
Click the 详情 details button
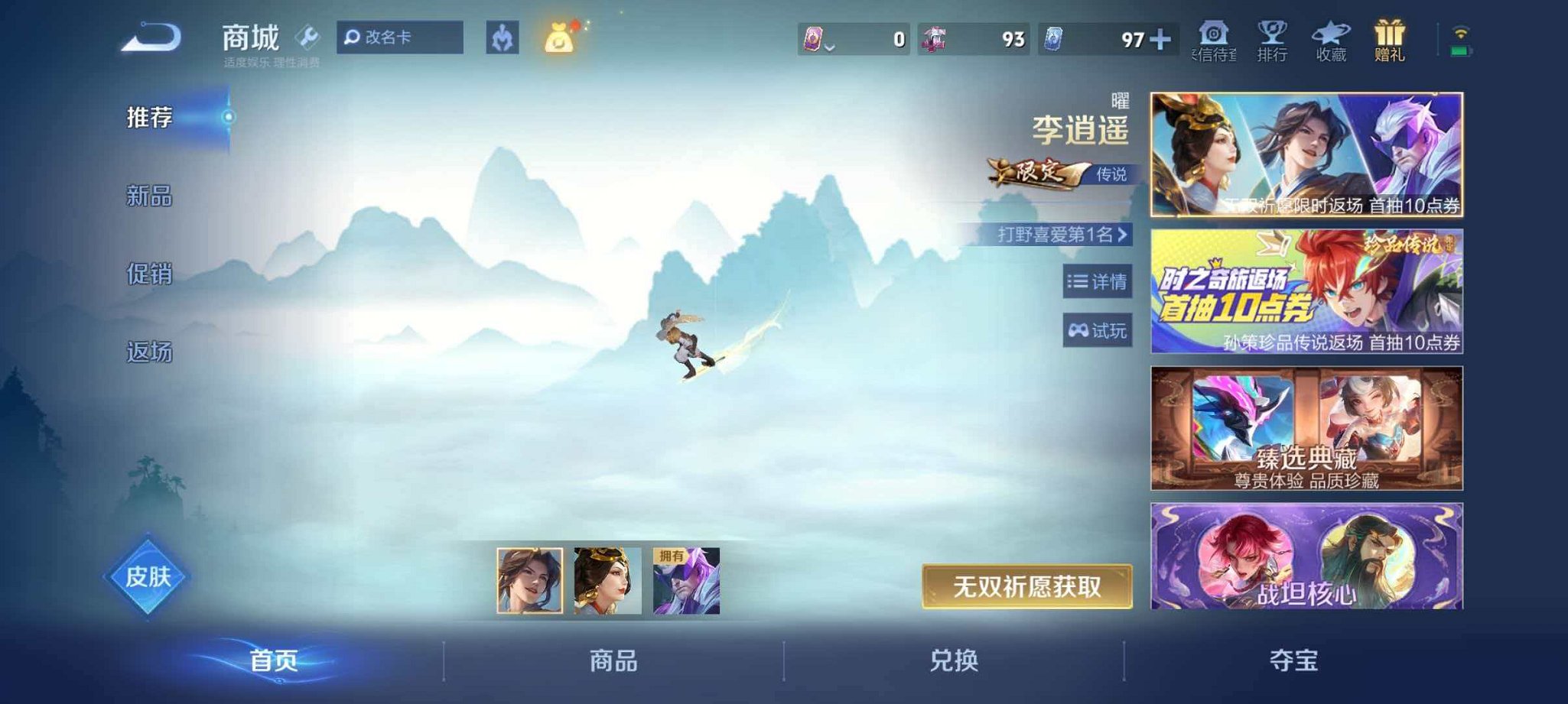pos(1099,283)
